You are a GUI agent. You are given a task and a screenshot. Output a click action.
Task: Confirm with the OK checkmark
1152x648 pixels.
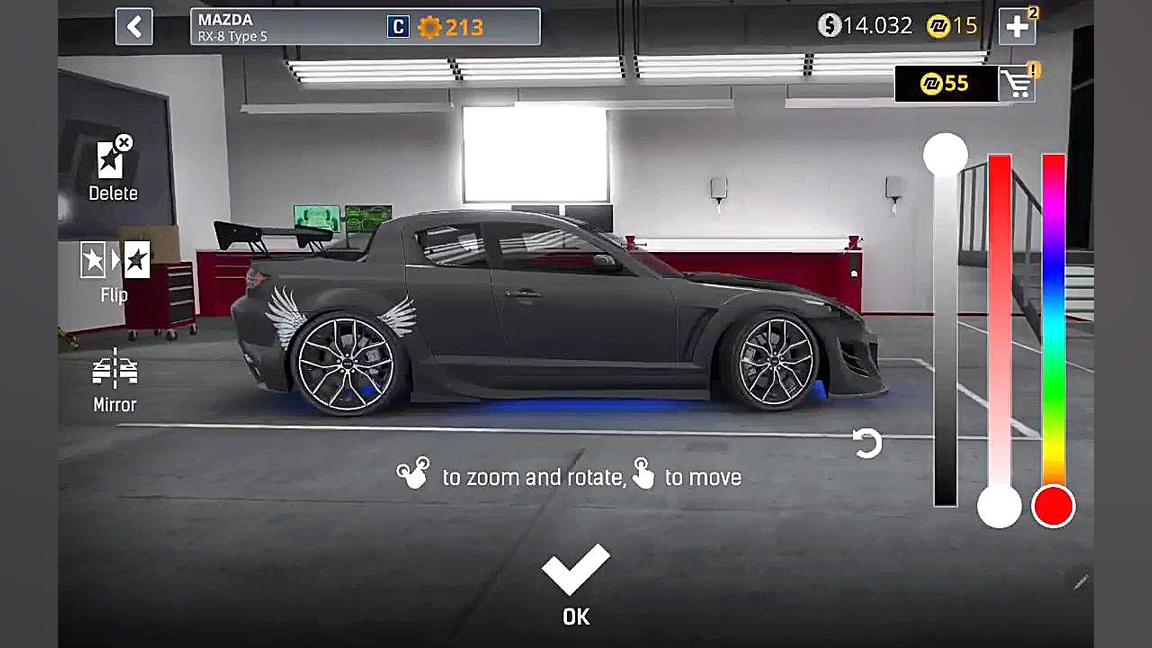pos(575,582)
